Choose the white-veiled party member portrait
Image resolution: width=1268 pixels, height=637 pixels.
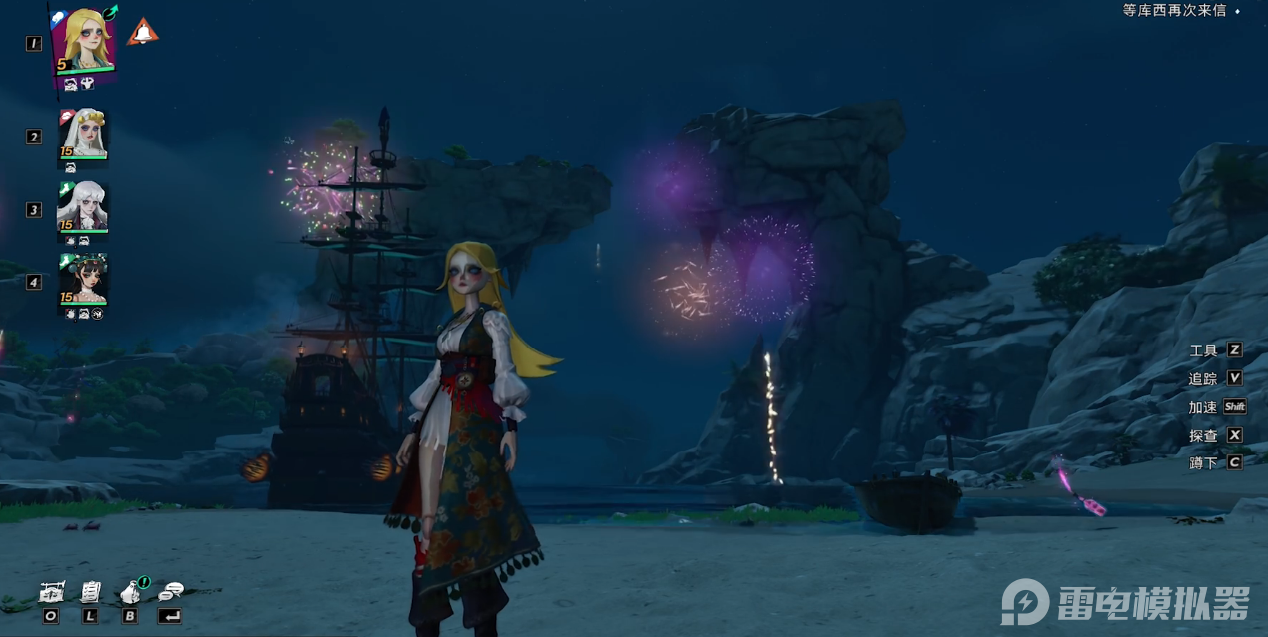[83, 133]
